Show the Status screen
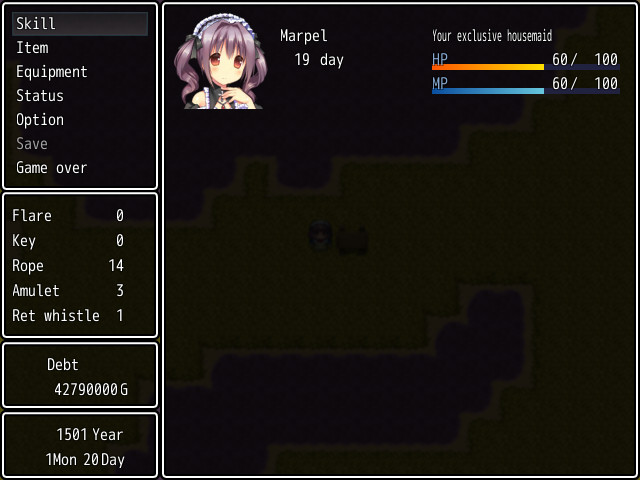Viewport: 640px width, 480px height. (x=40, y=96)
